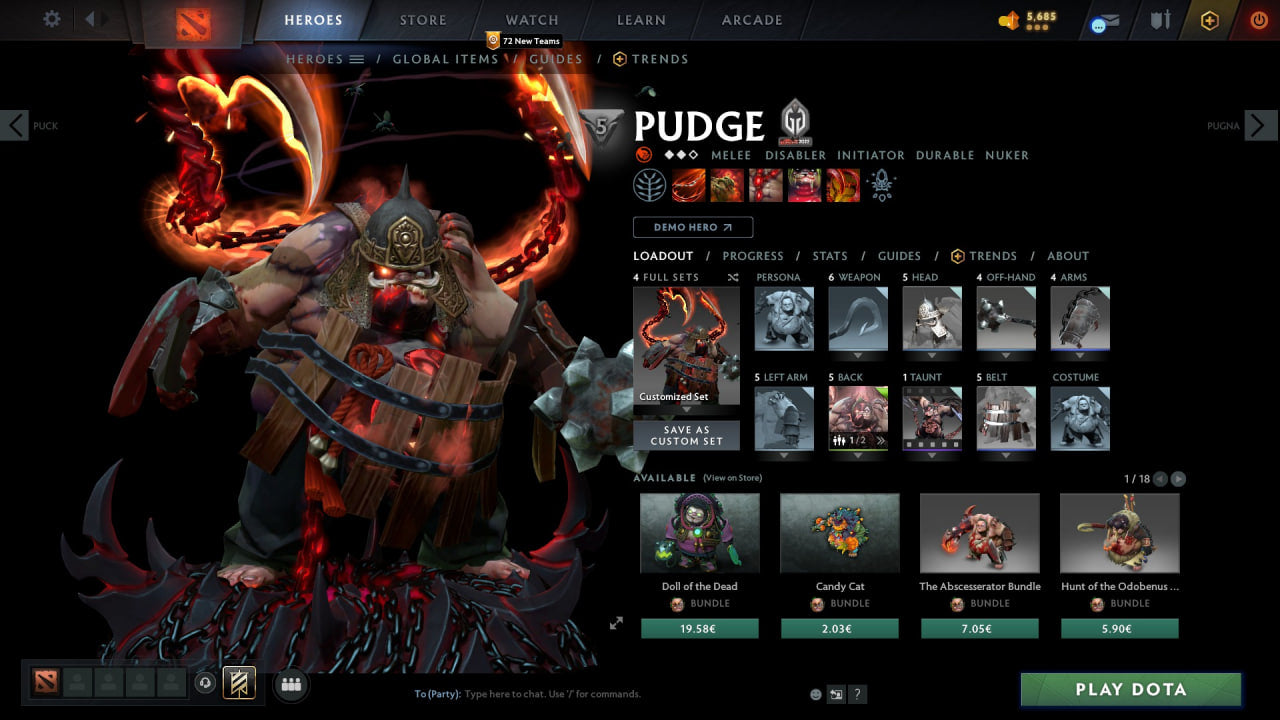This screenshot has width=1280, height=720.
Task: Click the gold Dota Plus icon in top bar
Action: 1208,19
